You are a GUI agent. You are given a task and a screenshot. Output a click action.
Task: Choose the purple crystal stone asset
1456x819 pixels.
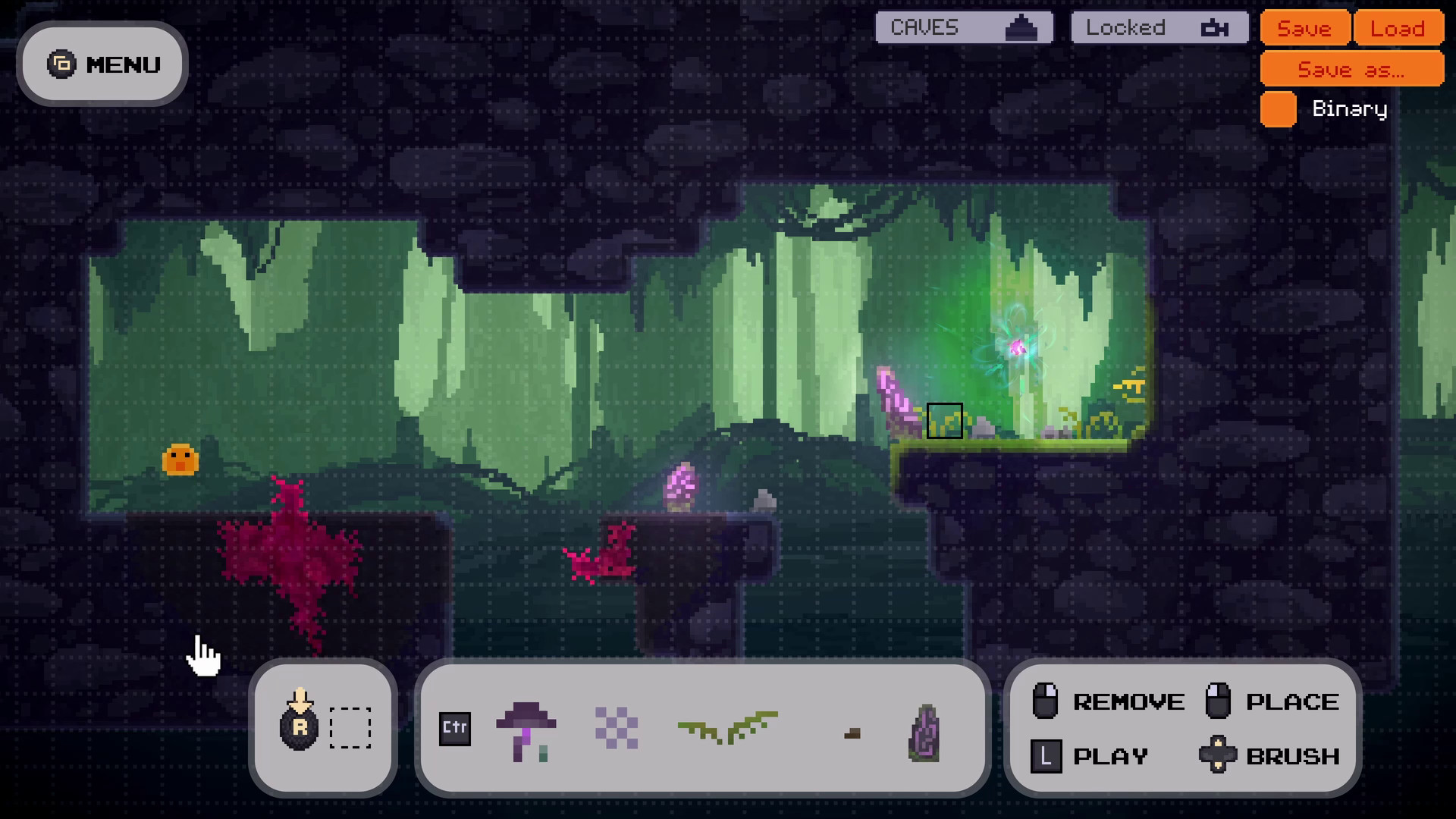click(x=924, y=730)
